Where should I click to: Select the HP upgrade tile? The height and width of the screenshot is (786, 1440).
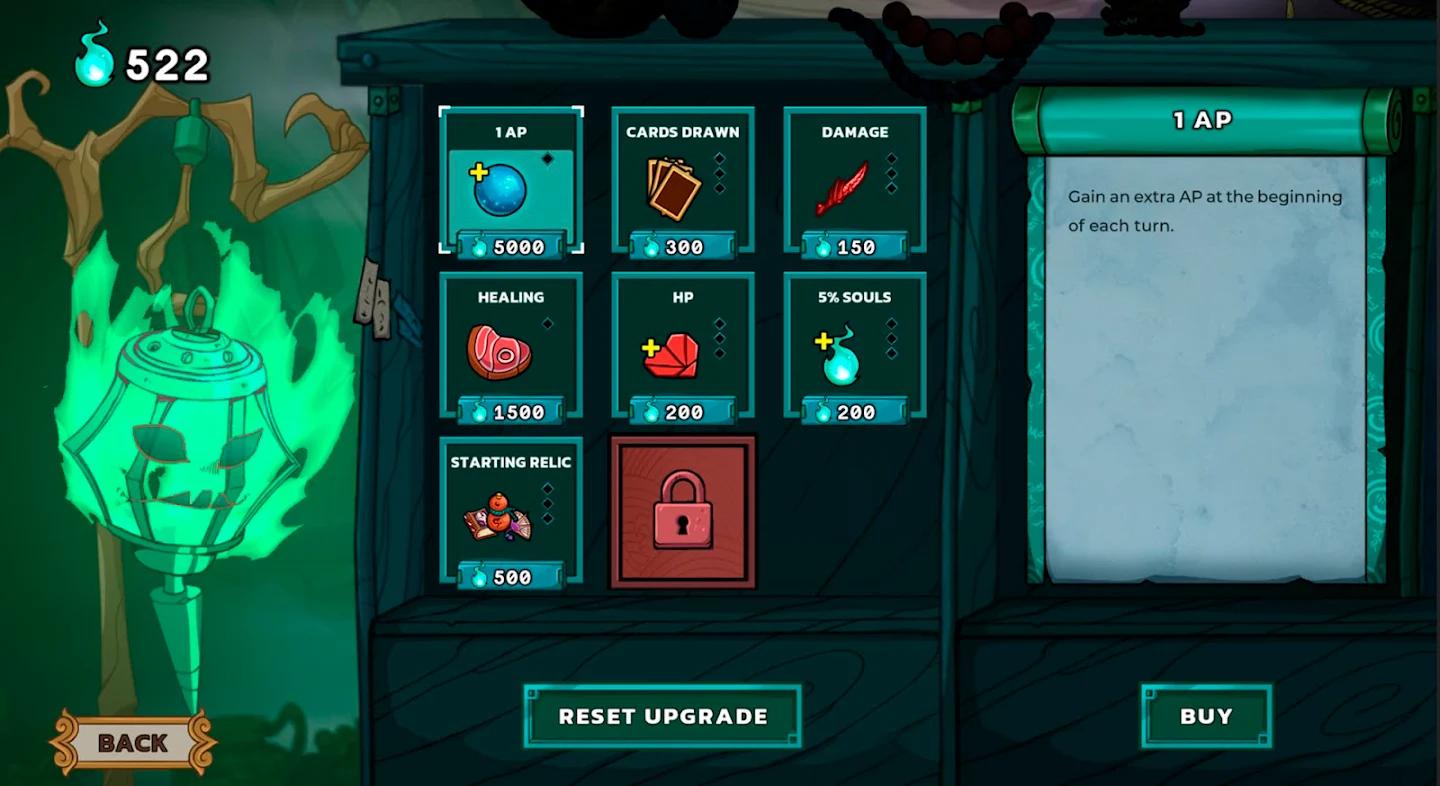click(x=683, y=346)
